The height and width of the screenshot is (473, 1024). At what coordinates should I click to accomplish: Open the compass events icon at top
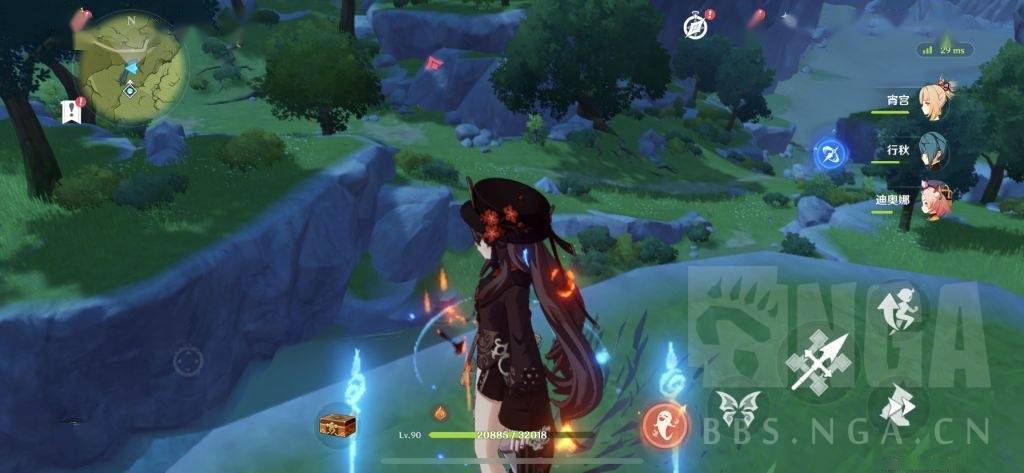click(694, 27)
